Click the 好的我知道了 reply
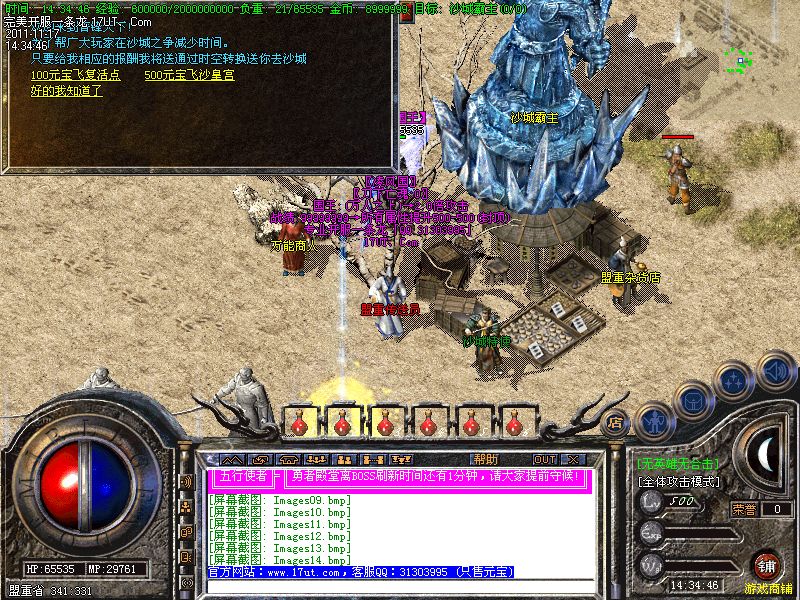 point(66,91)
